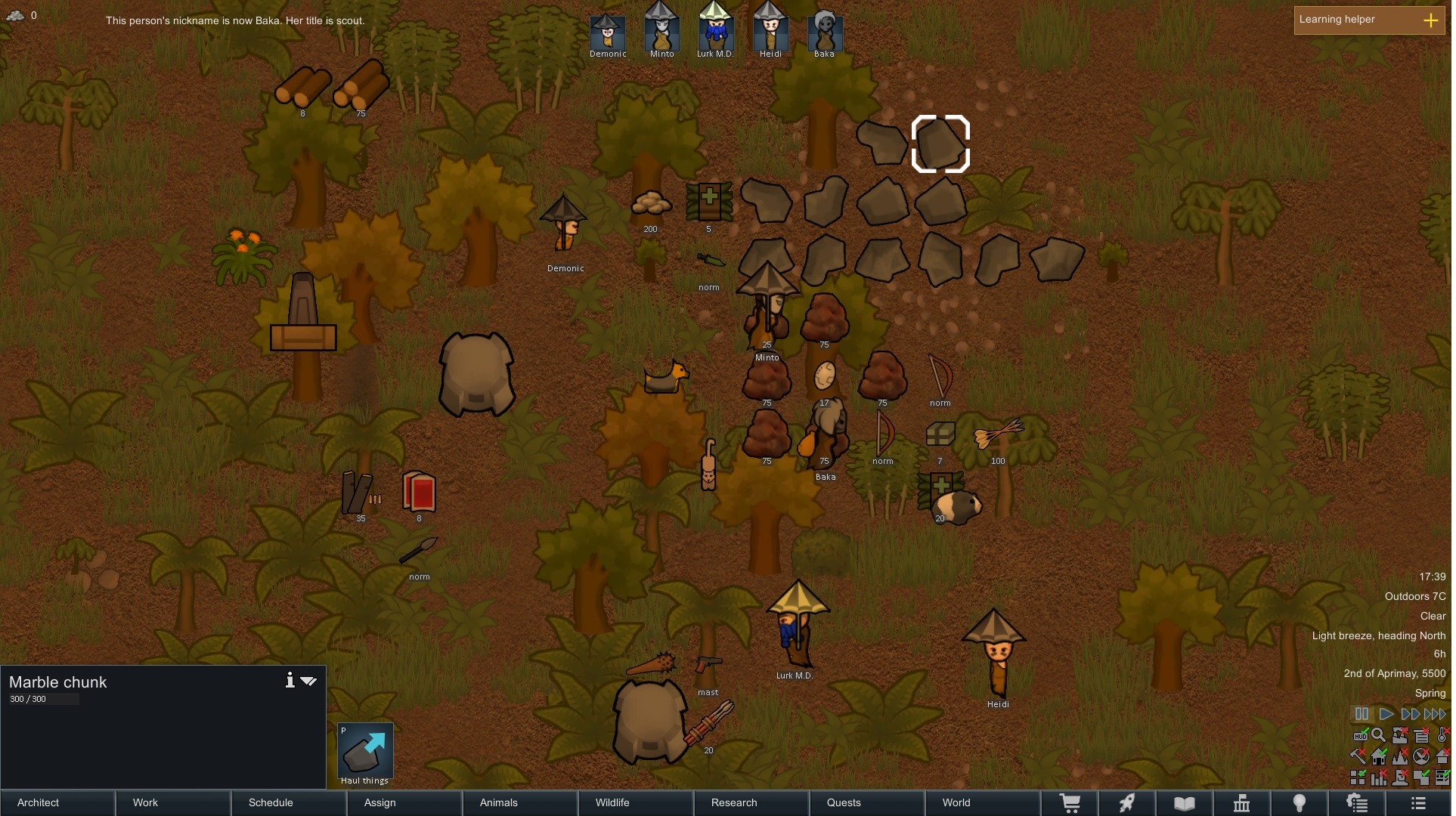
Task: Open the Work priorities tab
Action: tap(173, 802)
